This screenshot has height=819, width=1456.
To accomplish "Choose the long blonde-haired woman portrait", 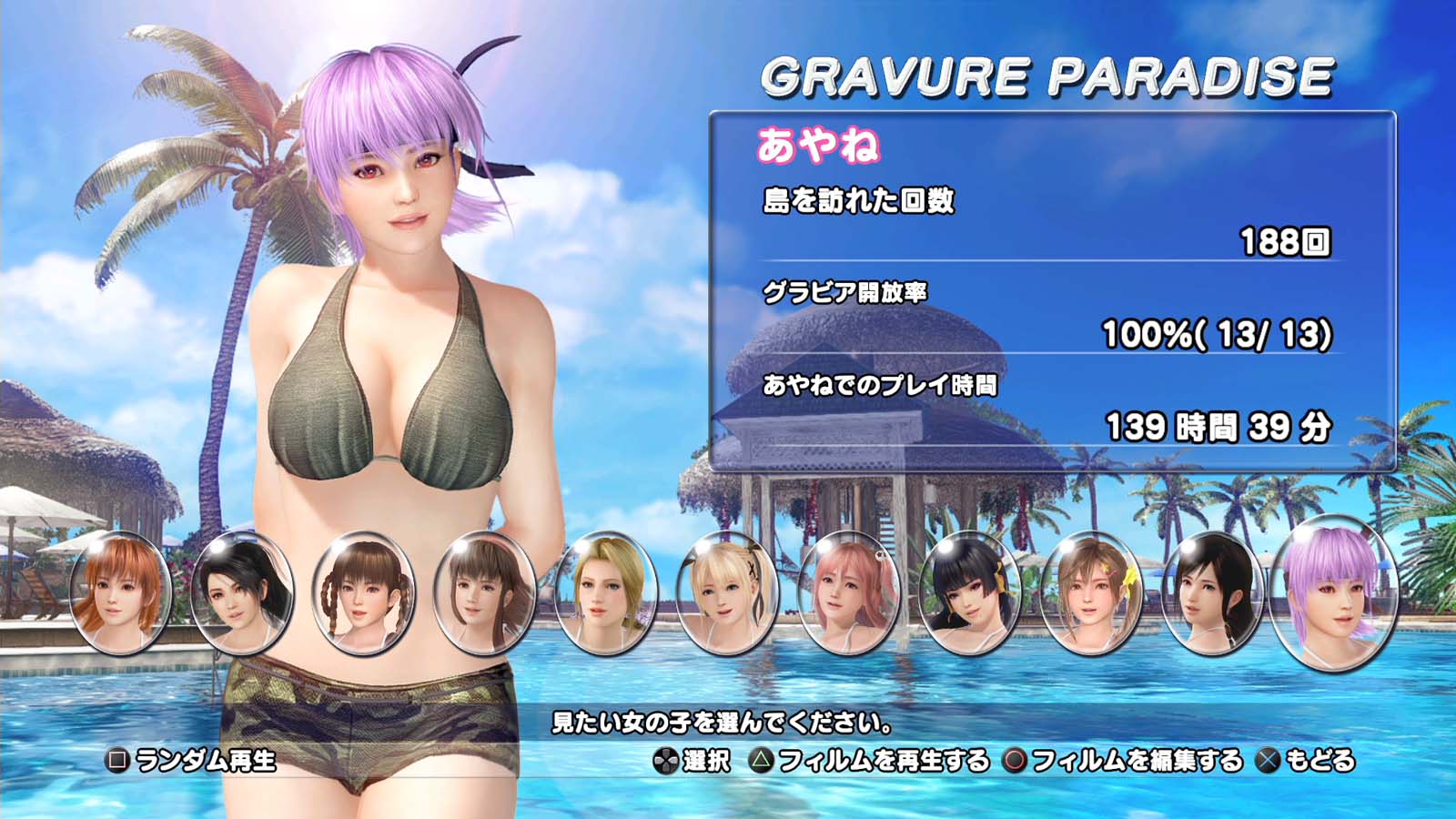I will tap(605, 591).
